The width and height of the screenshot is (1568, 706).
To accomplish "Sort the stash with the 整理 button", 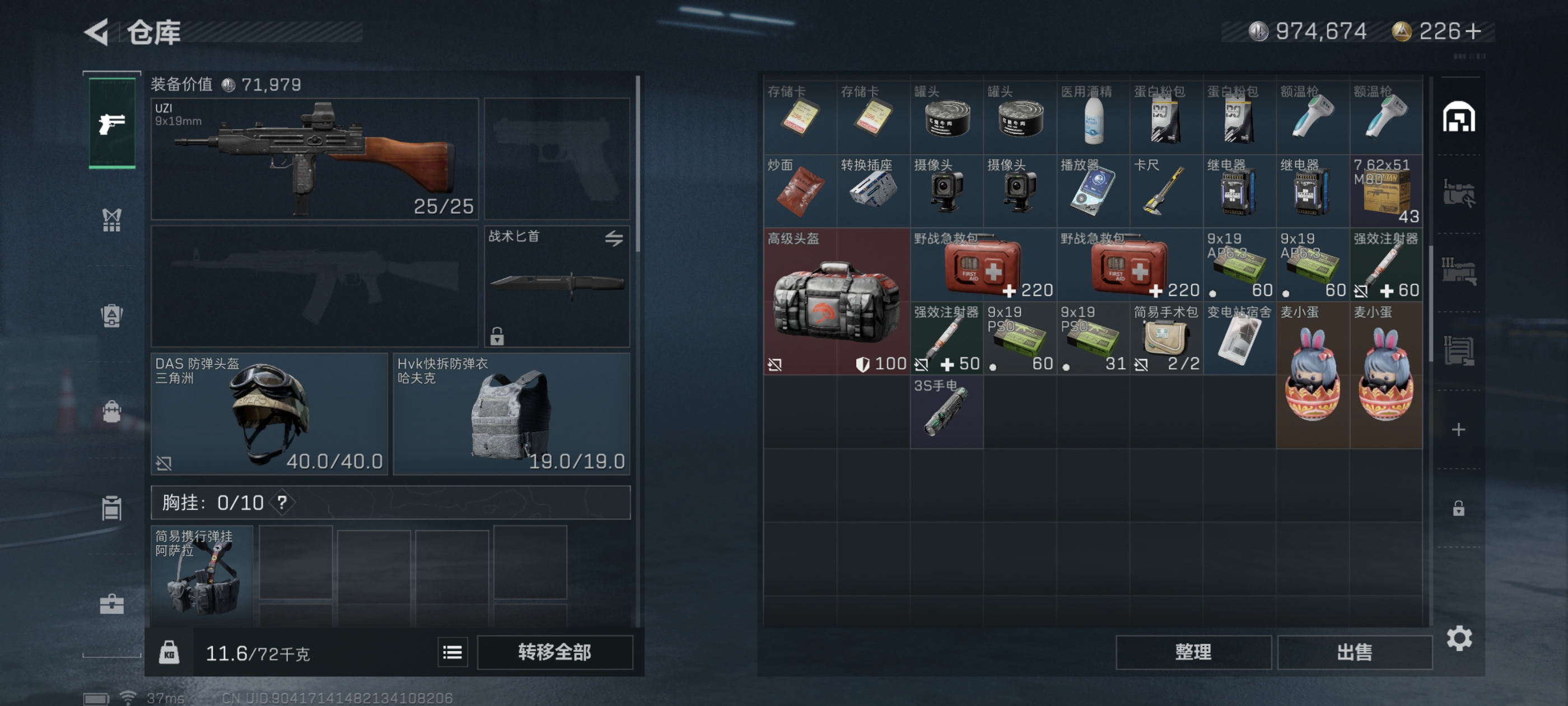I will pyautogui.click(x=1192, y=652).
